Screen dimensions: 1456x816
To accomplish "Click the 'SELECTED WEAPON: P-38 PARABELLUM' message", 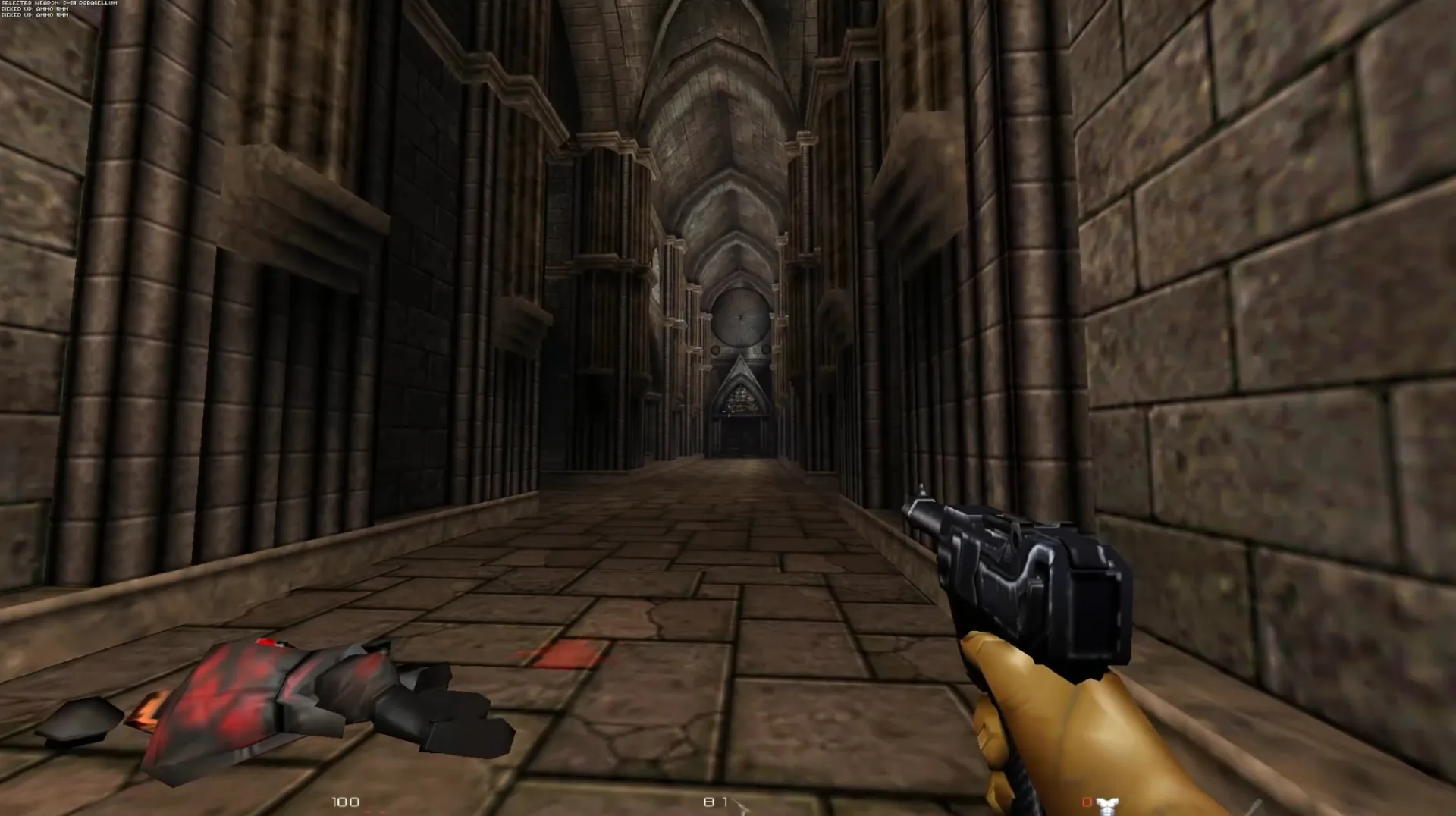I will point(59,3).
